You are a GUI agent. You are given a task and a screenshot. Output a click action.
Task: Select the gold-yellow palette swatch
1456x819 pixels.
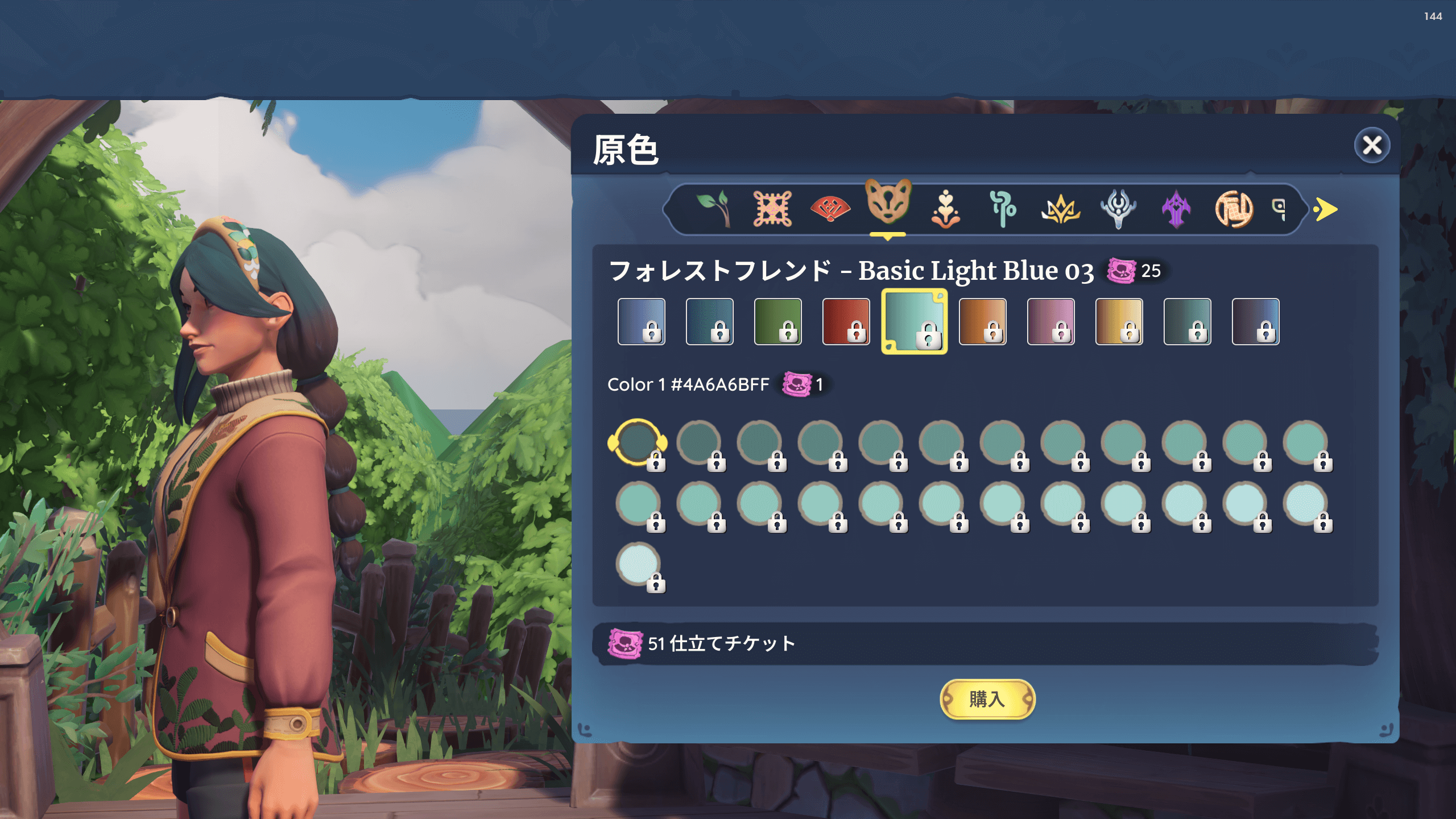pyautogui.click(x=1119, y=321)
